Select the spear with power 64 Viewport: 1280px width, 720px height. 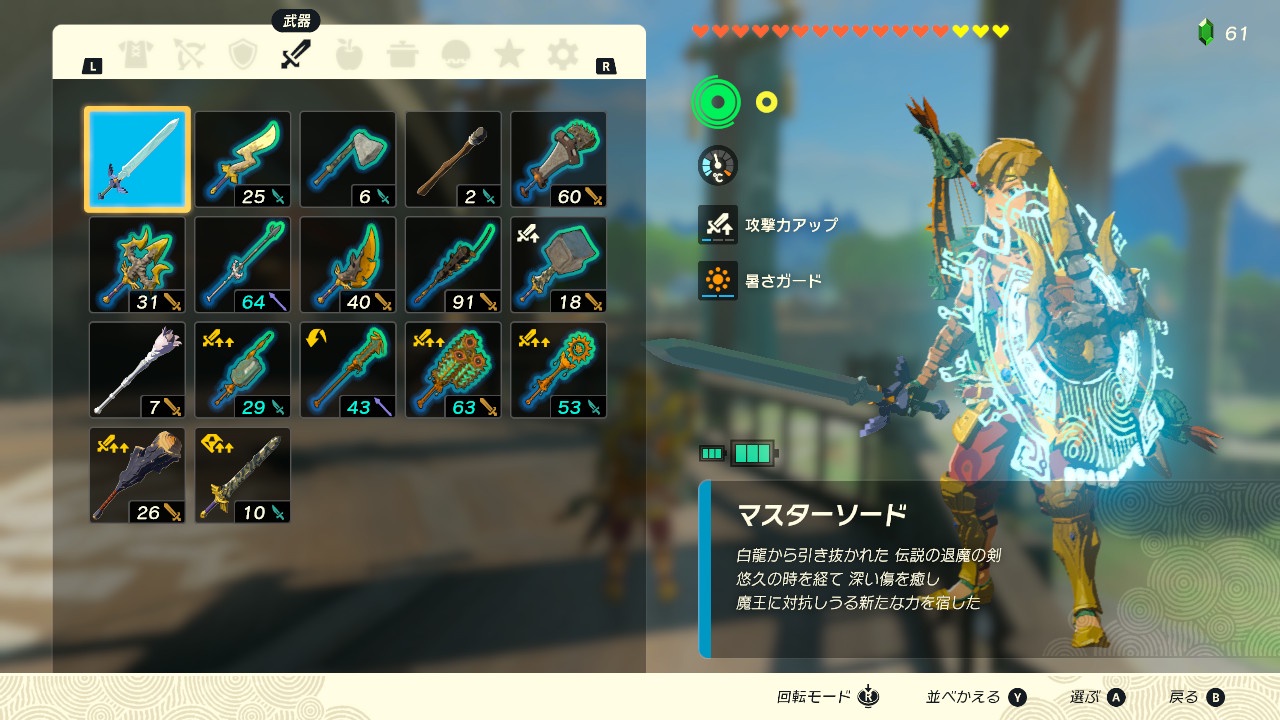click(243, 265)
